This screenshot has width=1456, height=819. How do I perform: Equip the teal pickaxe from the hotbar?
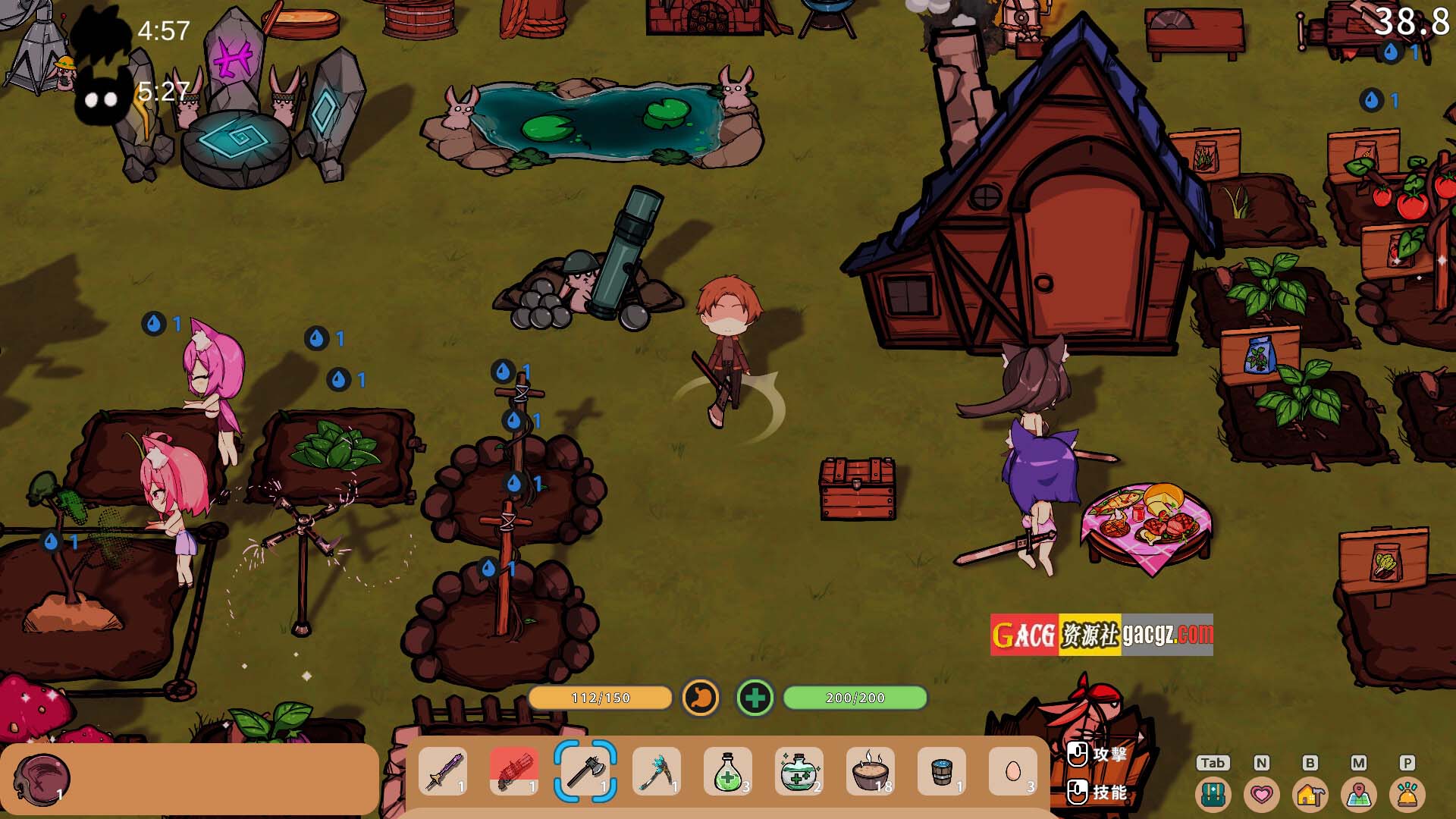(x=657, y=771)
